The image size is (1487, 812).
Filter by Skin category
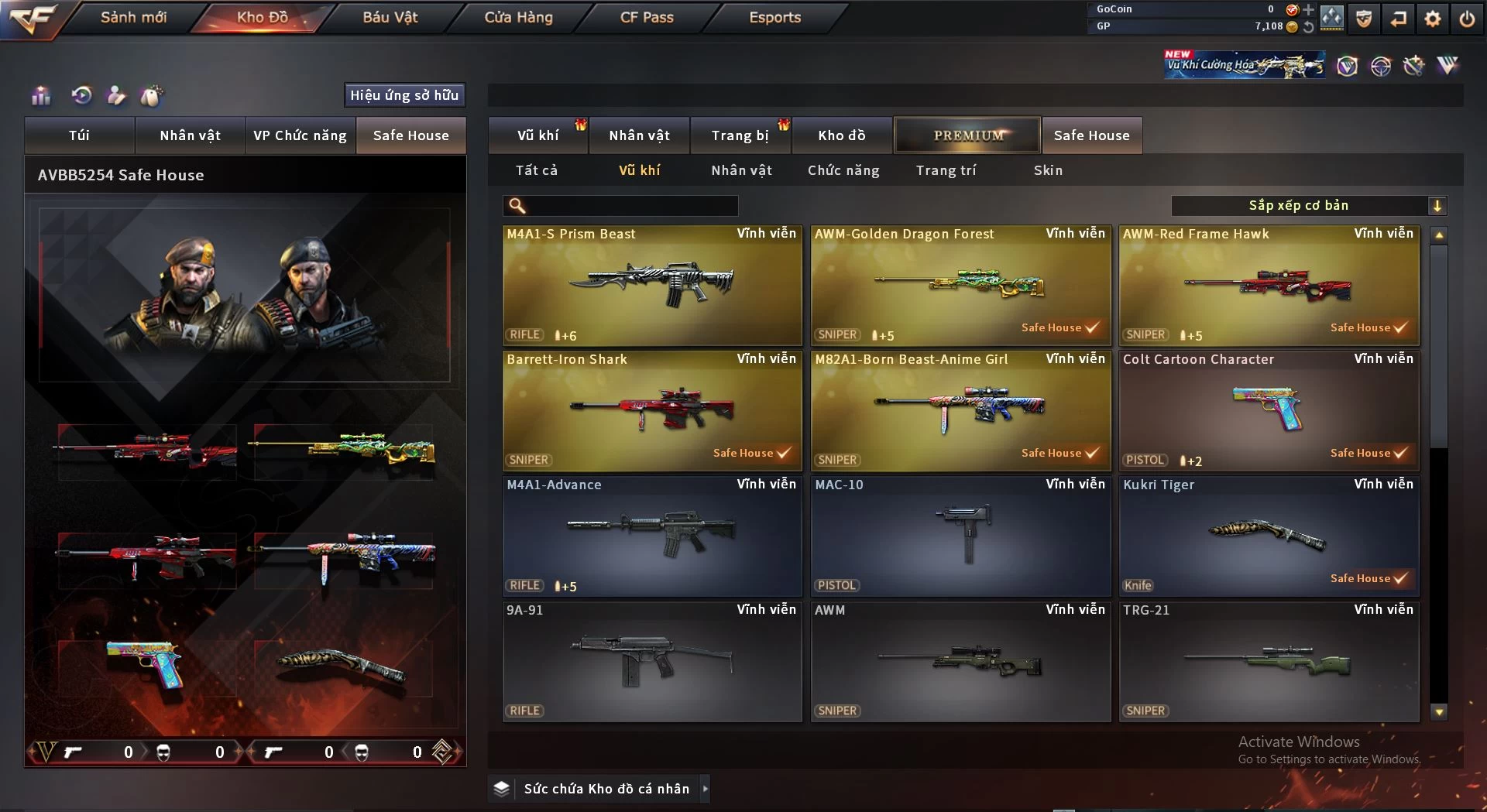[x=1048, y=170]
